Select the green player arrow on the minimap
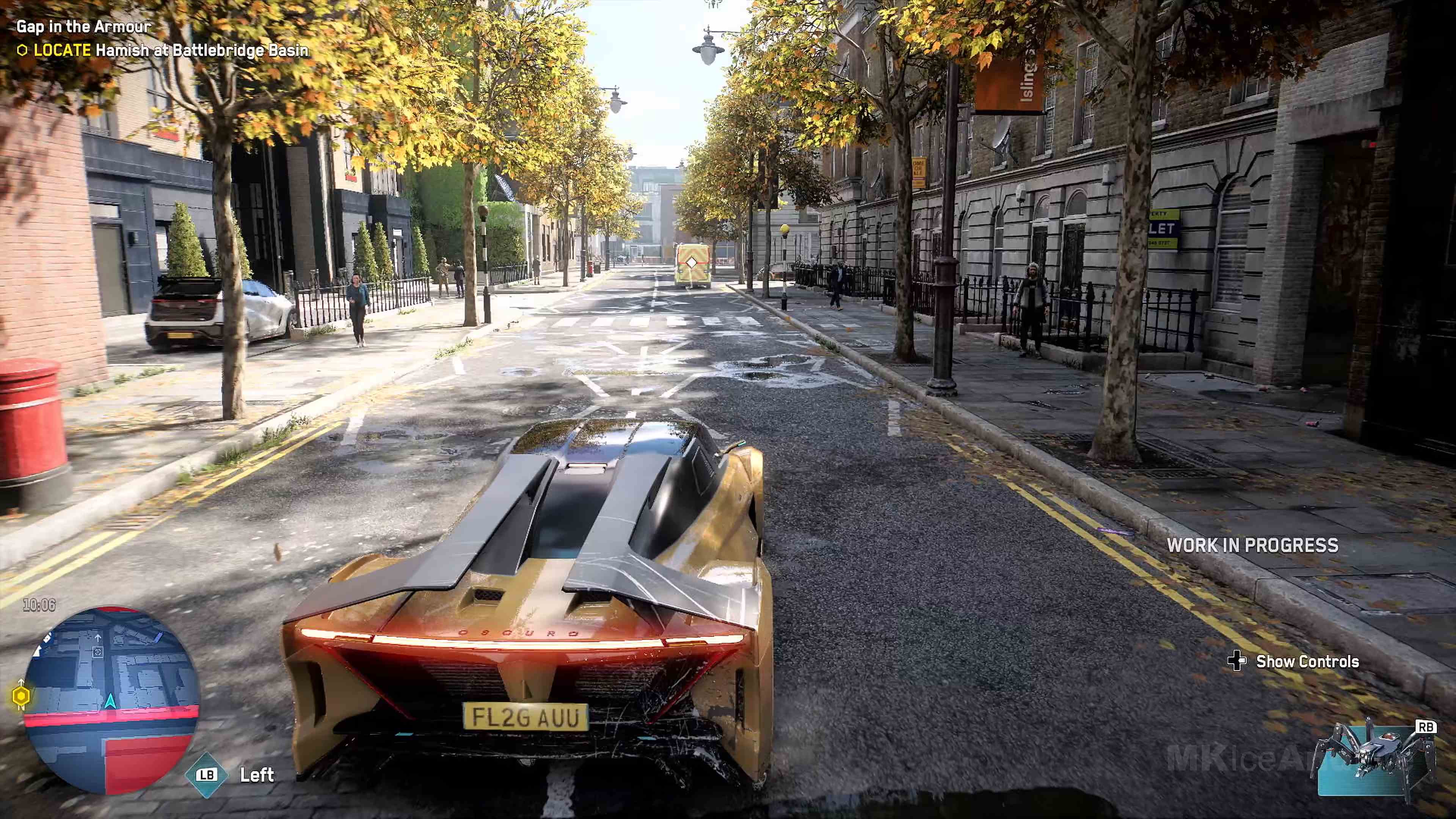This screenshot has width=1456, height=819. pos(111,701)
